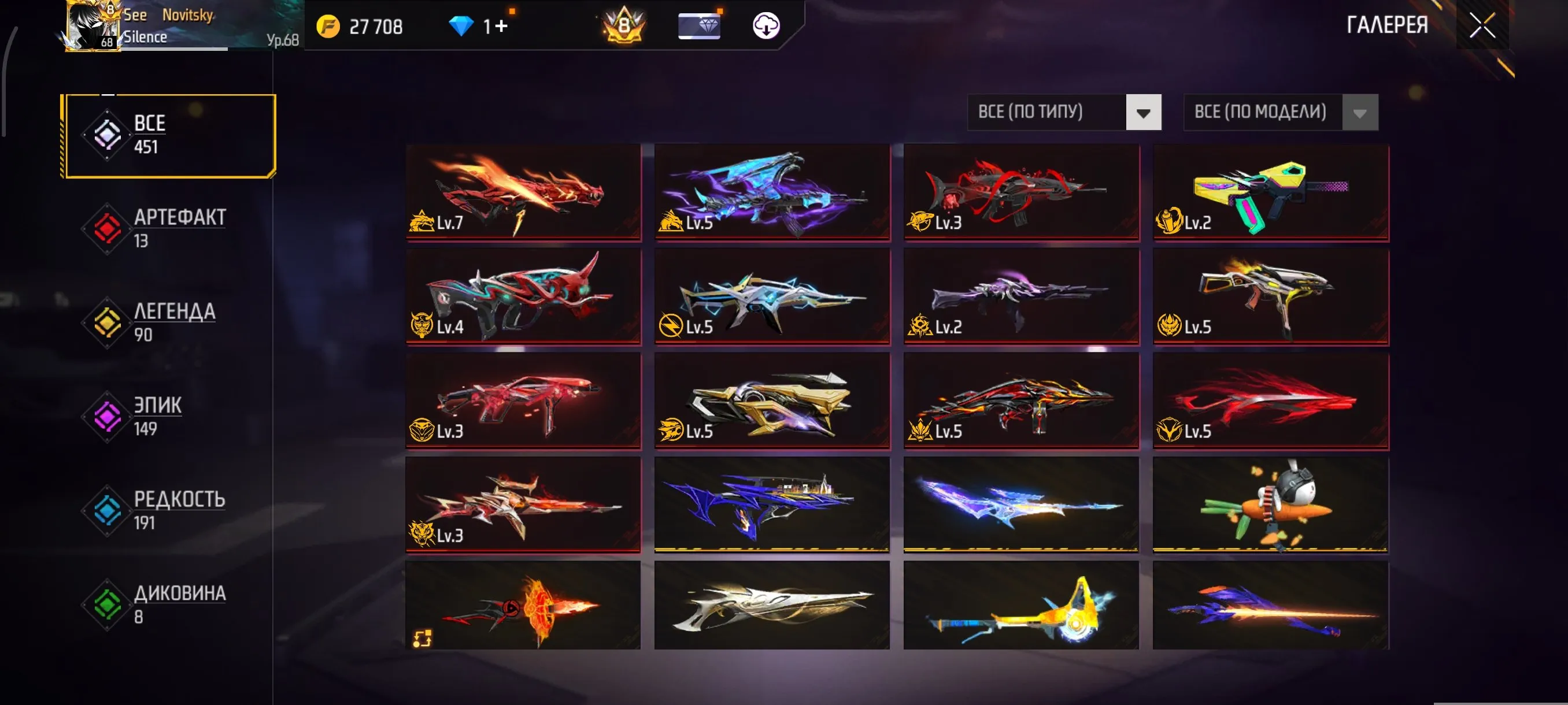The height and width of the screenshot is (705, 1568).
Task: Switch to the ЭПИК category with 149 items
Action: click(x=157, y=415)
